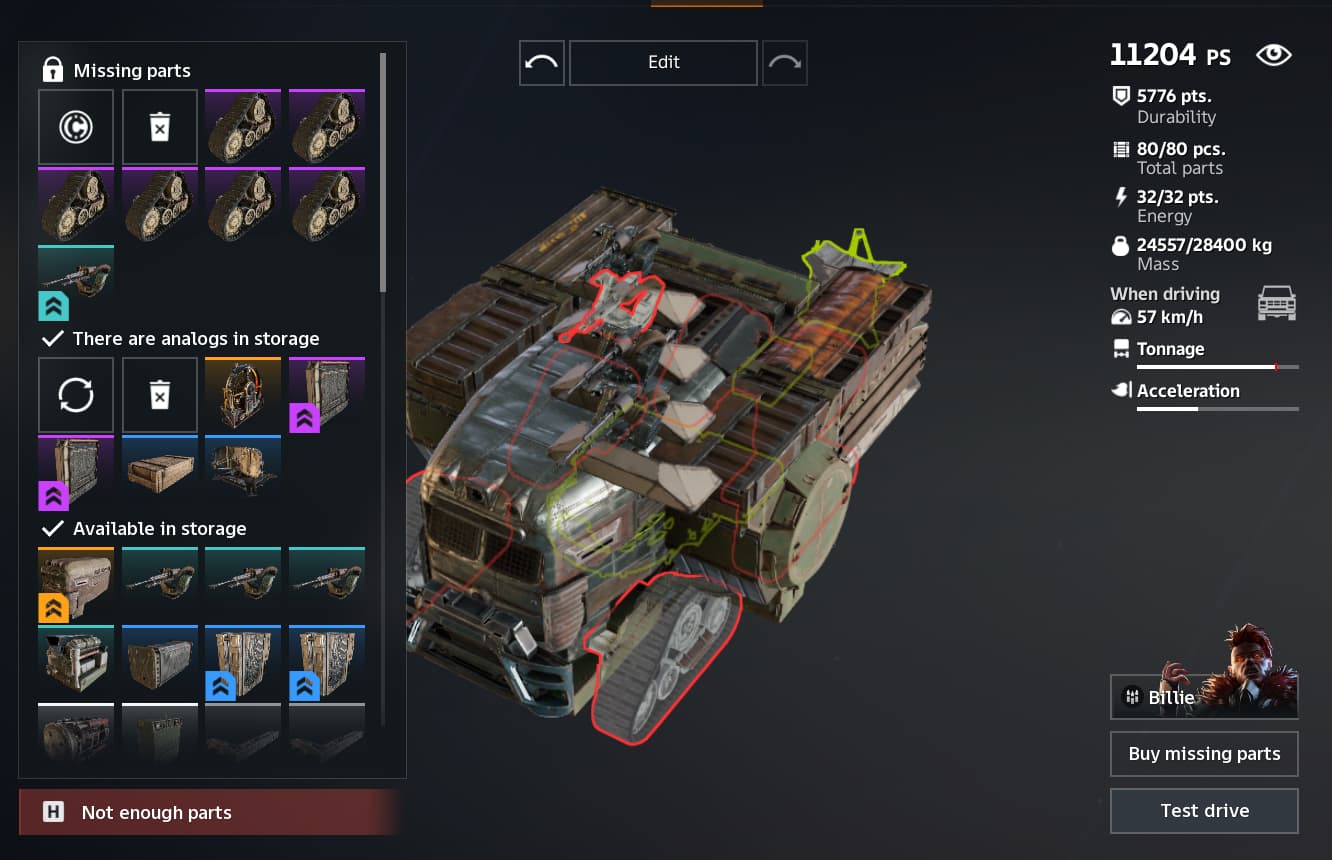
Task: Click the redo arrow button
Action: pyautogui.click(x=785, y=63)
